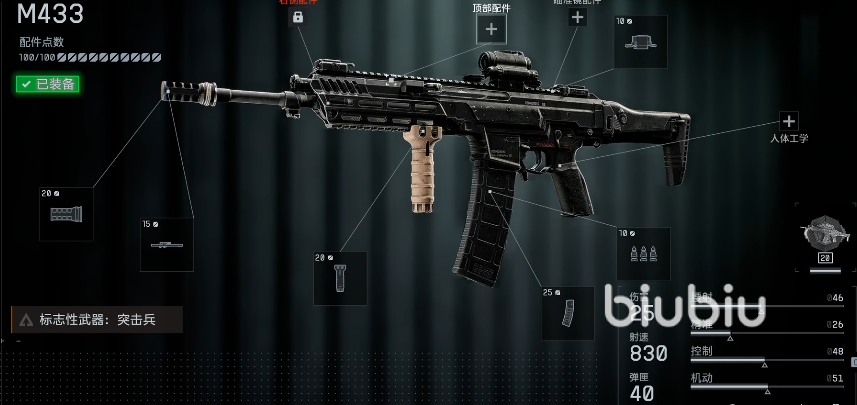Screen dimensions: 857x405
Task: Open the signature weapon 突击兵 banner
Action: click(x=97, y=320)
